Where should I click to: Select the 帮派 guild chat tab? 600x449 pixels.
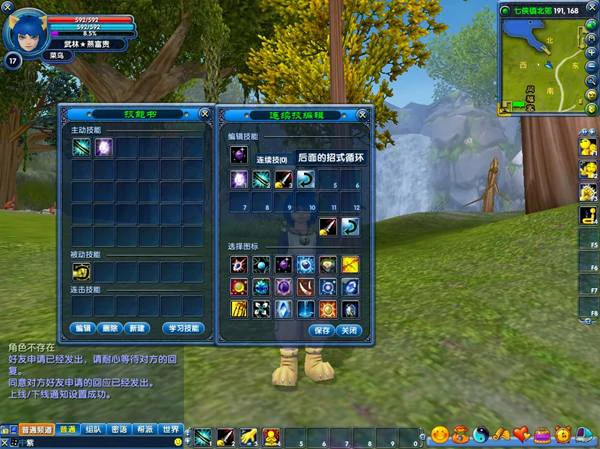[145, 429]
